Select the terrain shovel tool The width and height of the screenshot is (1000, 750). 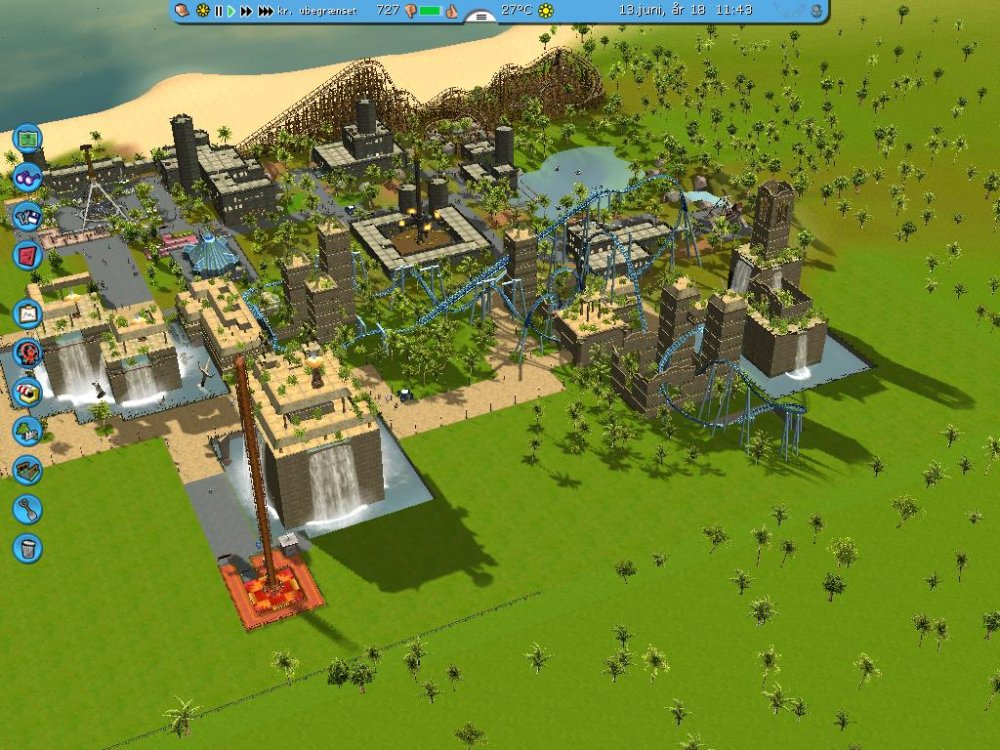[27, 508]
